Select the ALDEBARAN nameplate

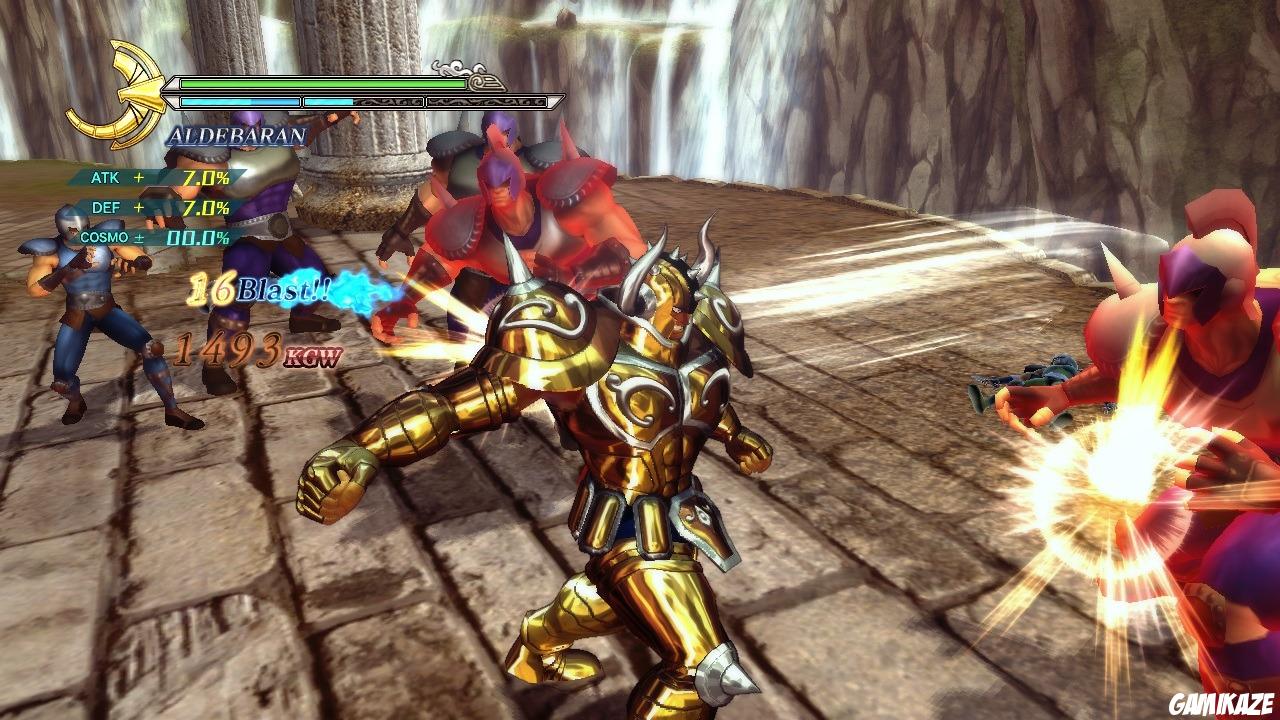[x=237, y=134]
